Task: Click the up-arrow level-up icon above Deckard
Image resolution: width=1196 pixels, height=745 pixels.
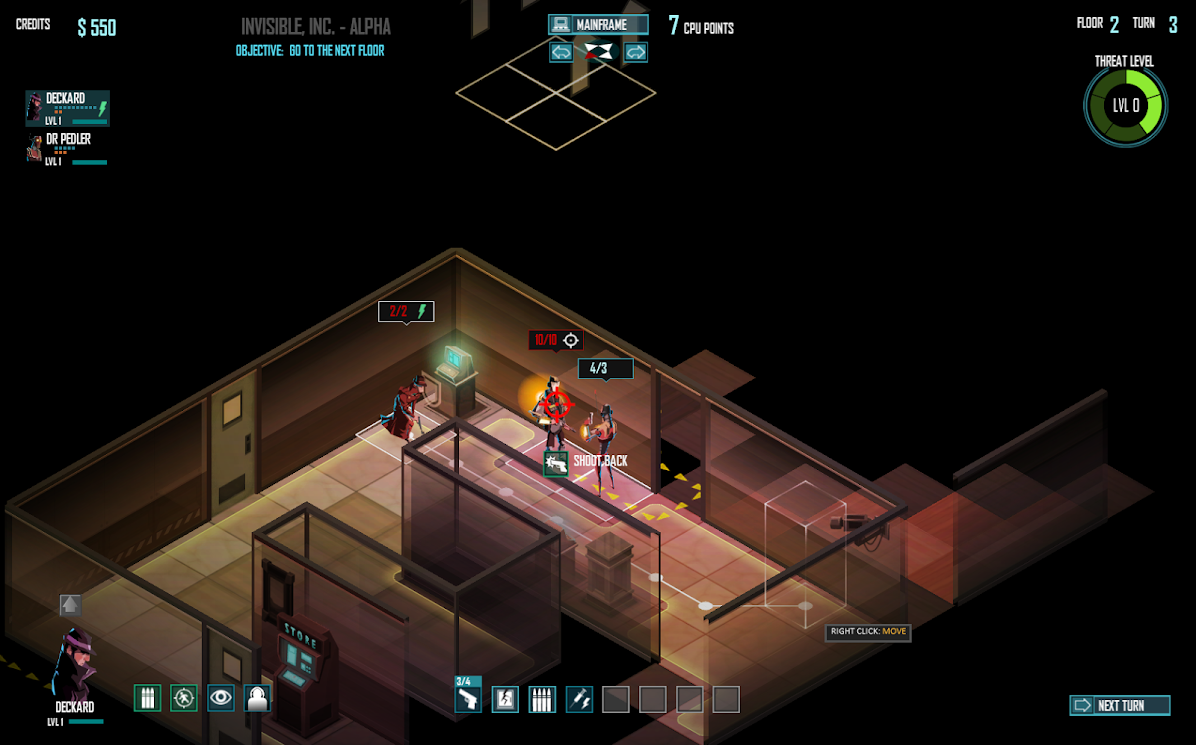Action: pyautogui.click(x=70, y=604)
